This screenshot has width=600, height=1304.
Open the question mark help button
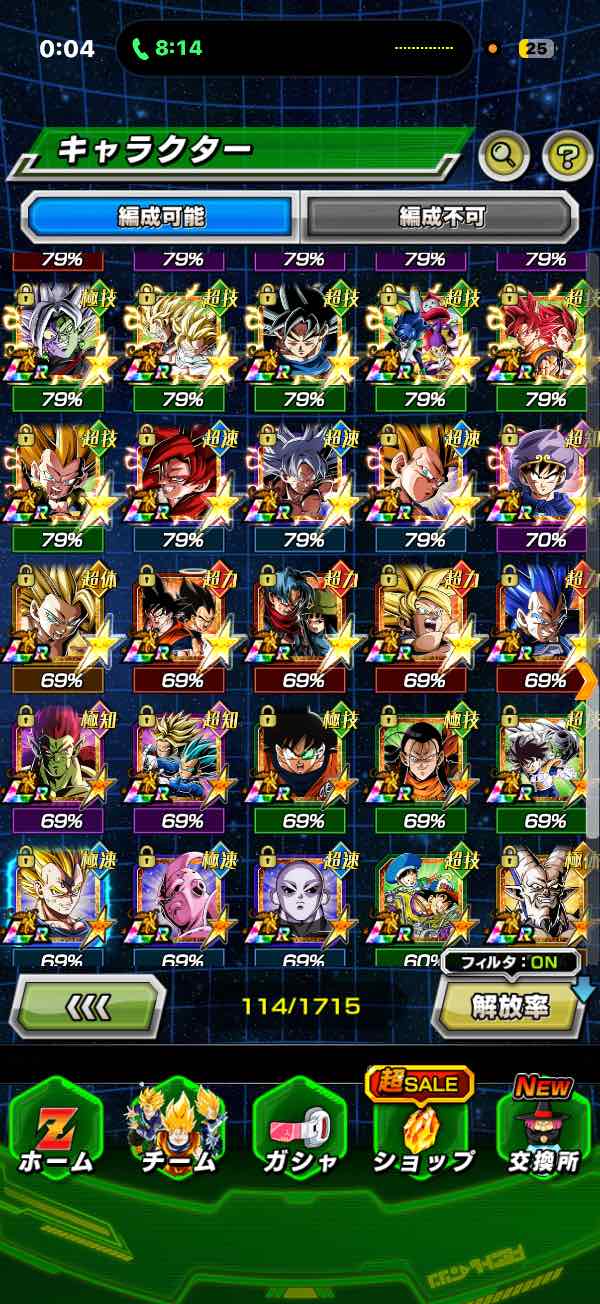[567, 154]
